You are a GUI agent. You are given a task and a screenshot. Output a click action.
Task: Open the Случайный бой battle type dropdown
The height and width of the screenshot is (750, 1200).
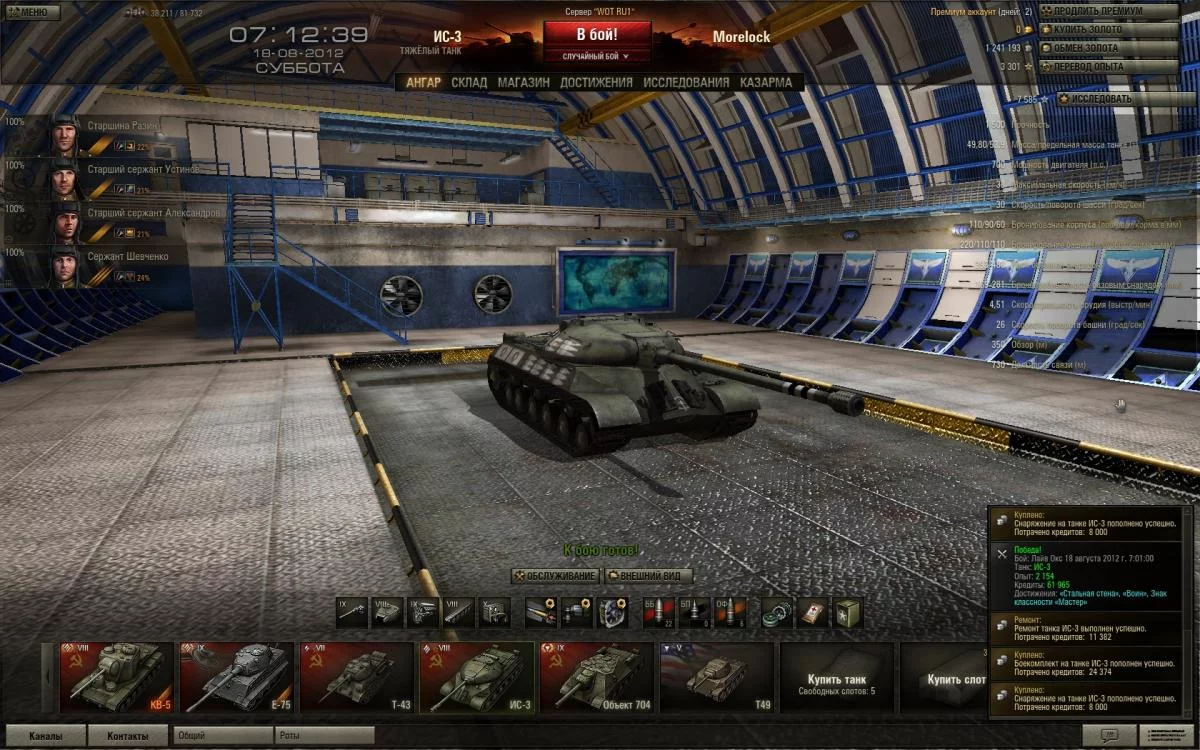point(595,57)
